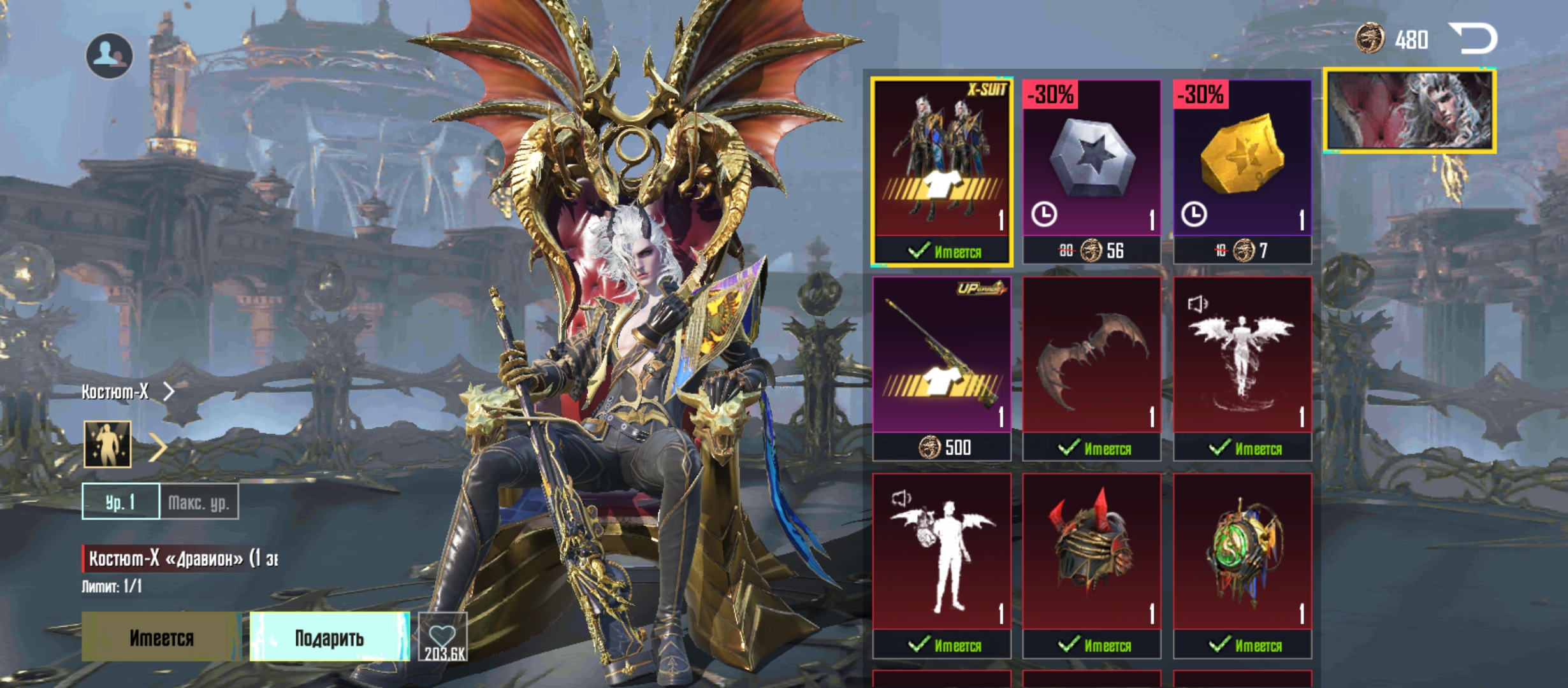This screenshot has width=1568, height=688.
Task: Pick the white winged silhouette spinning emote
Action: 1242,368
